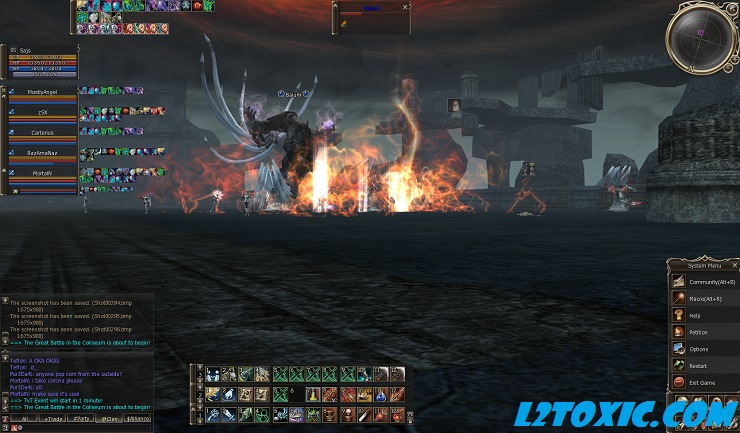Select Exit Game
The height and width of the screenshot is (433, 740).
(x=700, y=382)
